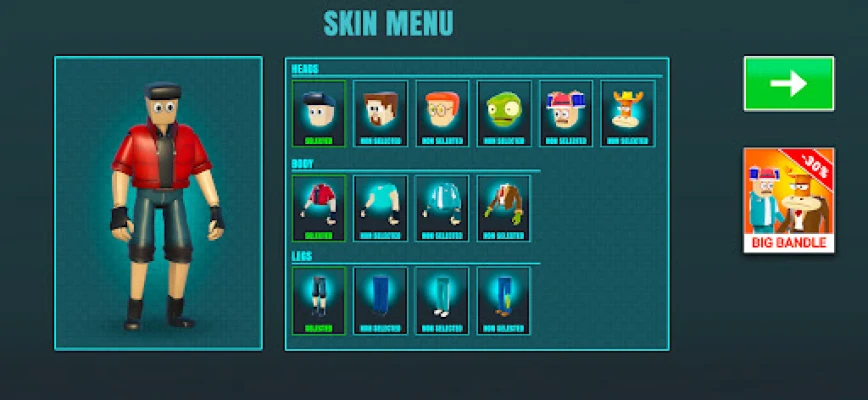Pick the teal button-up shirt body
Viewport: 868px width, 400px height.
pyautogui.click(x=443, y=208)
